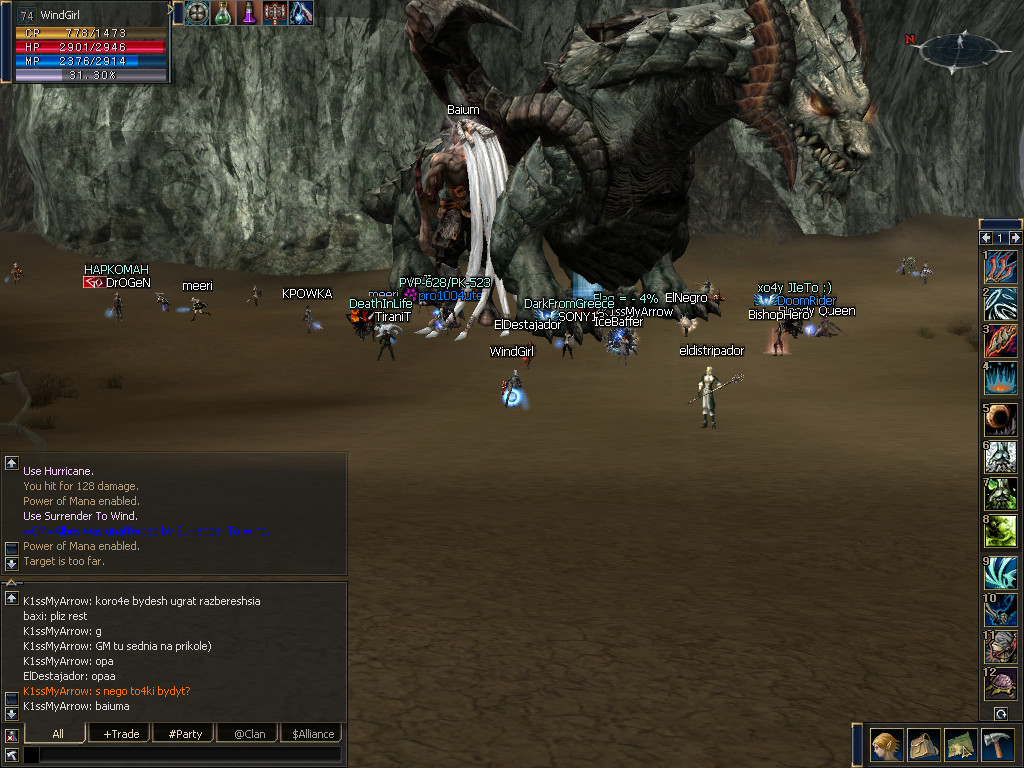The image size is (1024, 768).
Task: Click the hammer system menu icon
Action: (x=996, y=745)
